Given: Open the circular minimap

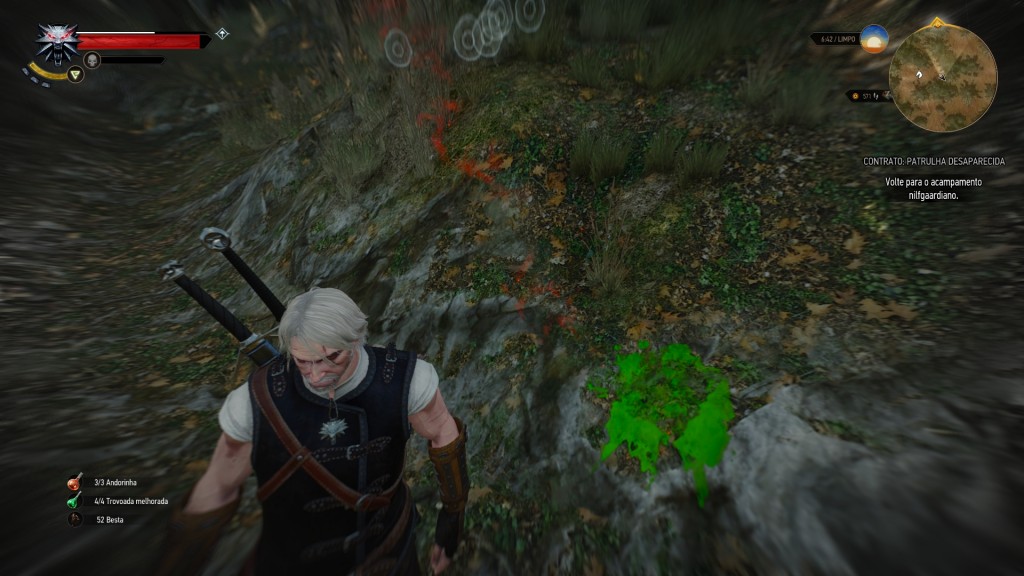Looking at the screenshot, I should [x=942, y=78].
